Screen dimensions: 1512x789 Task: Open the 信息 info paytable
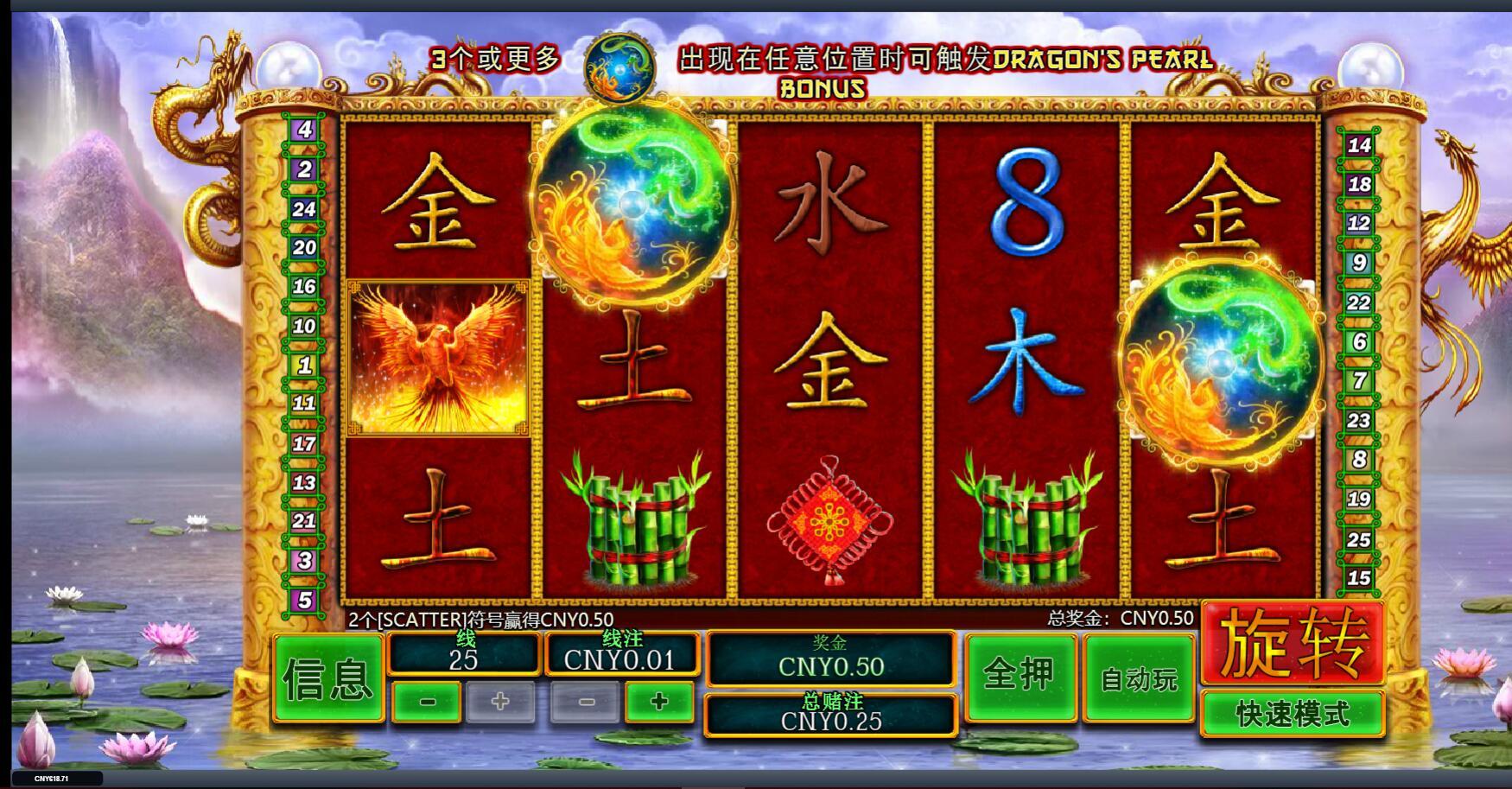pyautogui.click(x=328, y=679)
